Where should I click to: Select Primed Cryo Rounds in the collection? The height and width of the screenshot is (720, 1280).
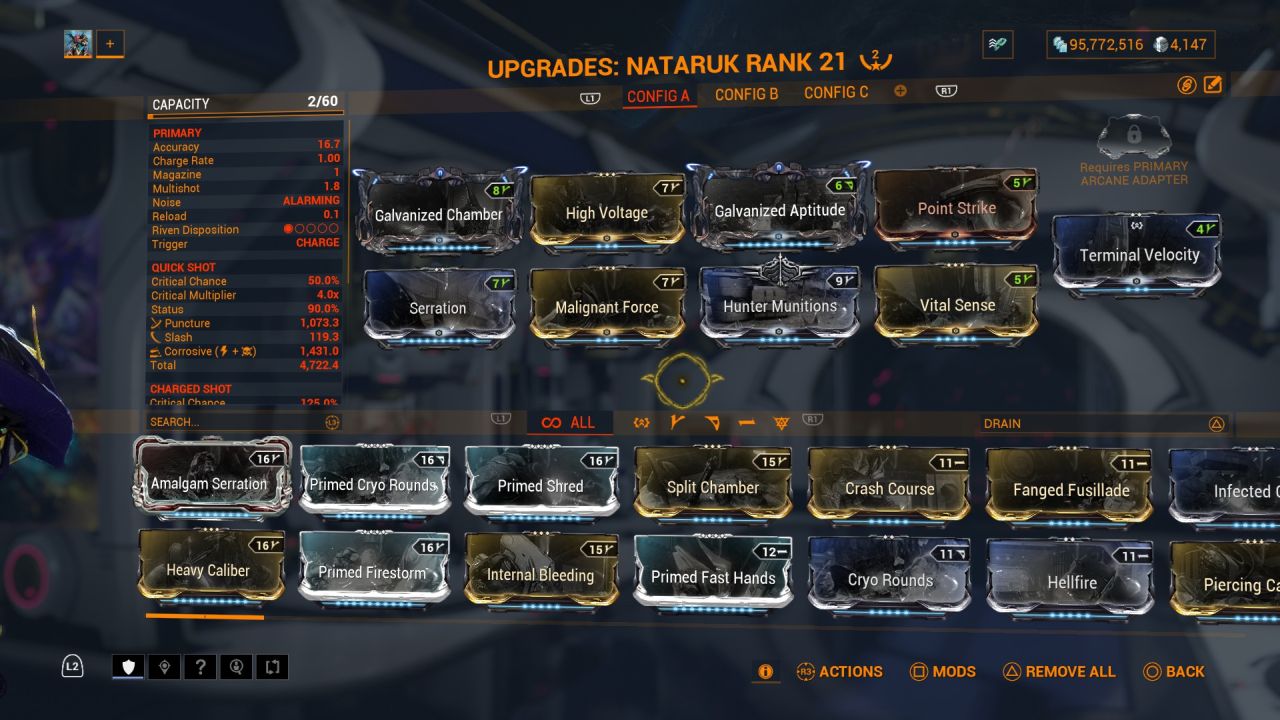tap(373, 485)
